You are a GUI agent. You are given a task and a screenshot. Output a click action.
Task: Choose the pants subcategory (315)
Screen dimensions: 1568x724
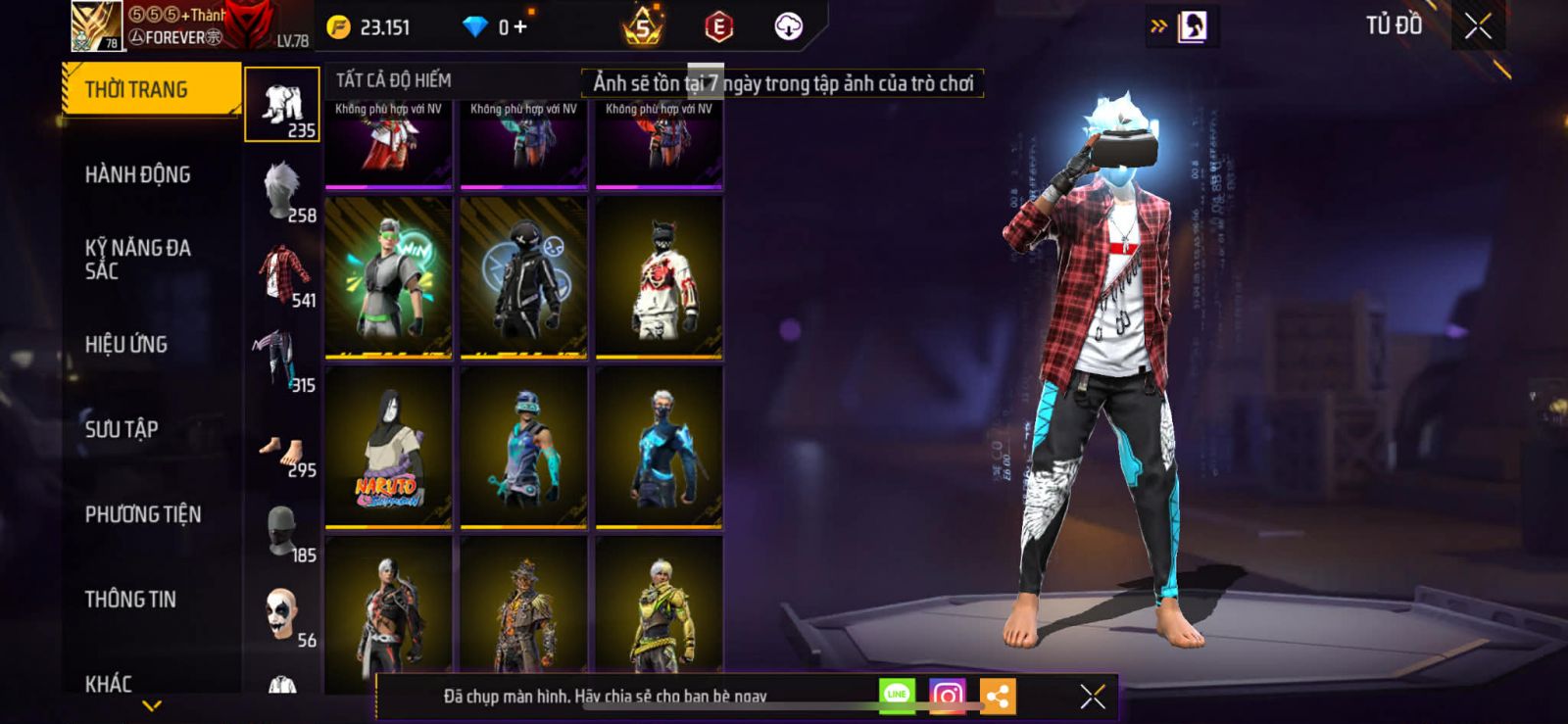(282, 360)
